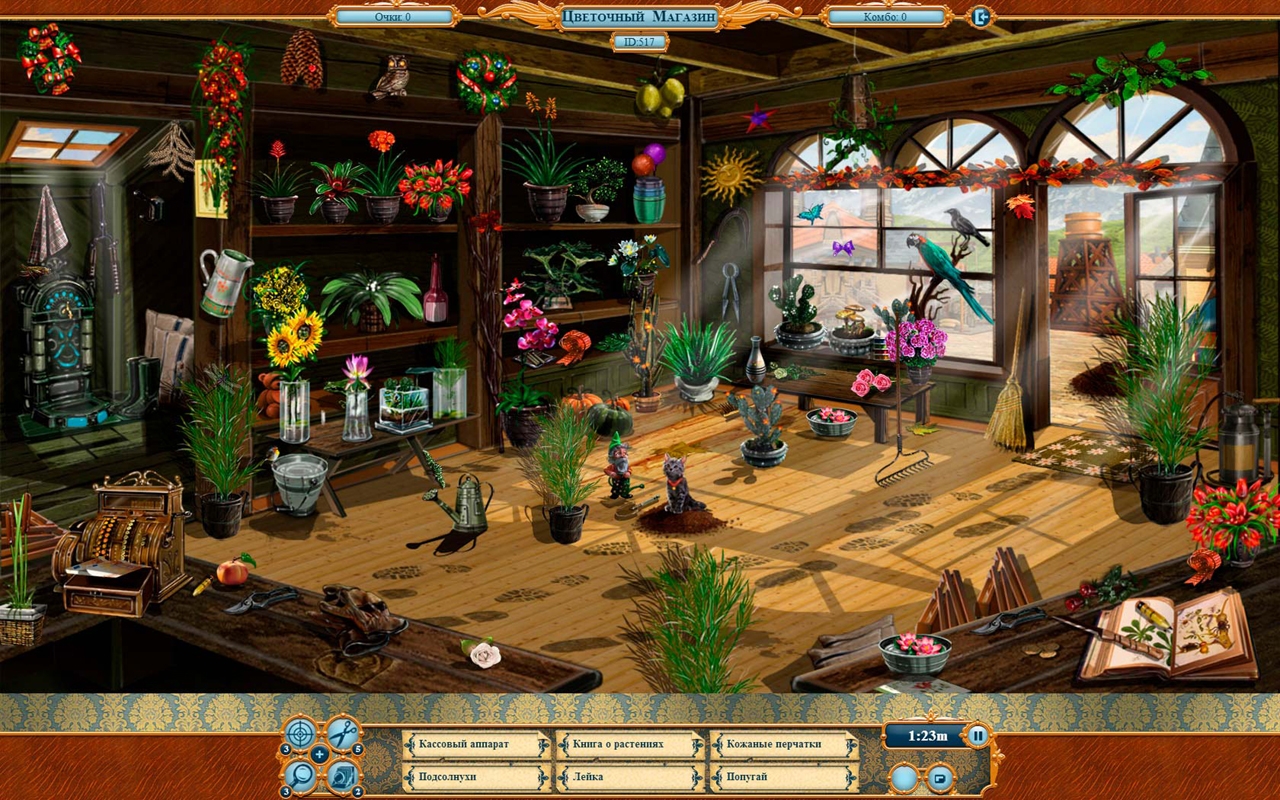Screen dimensions: 1280x800
Task: Choose 'Кожаные перчатки' from the item list
Action: pos(784,745)
